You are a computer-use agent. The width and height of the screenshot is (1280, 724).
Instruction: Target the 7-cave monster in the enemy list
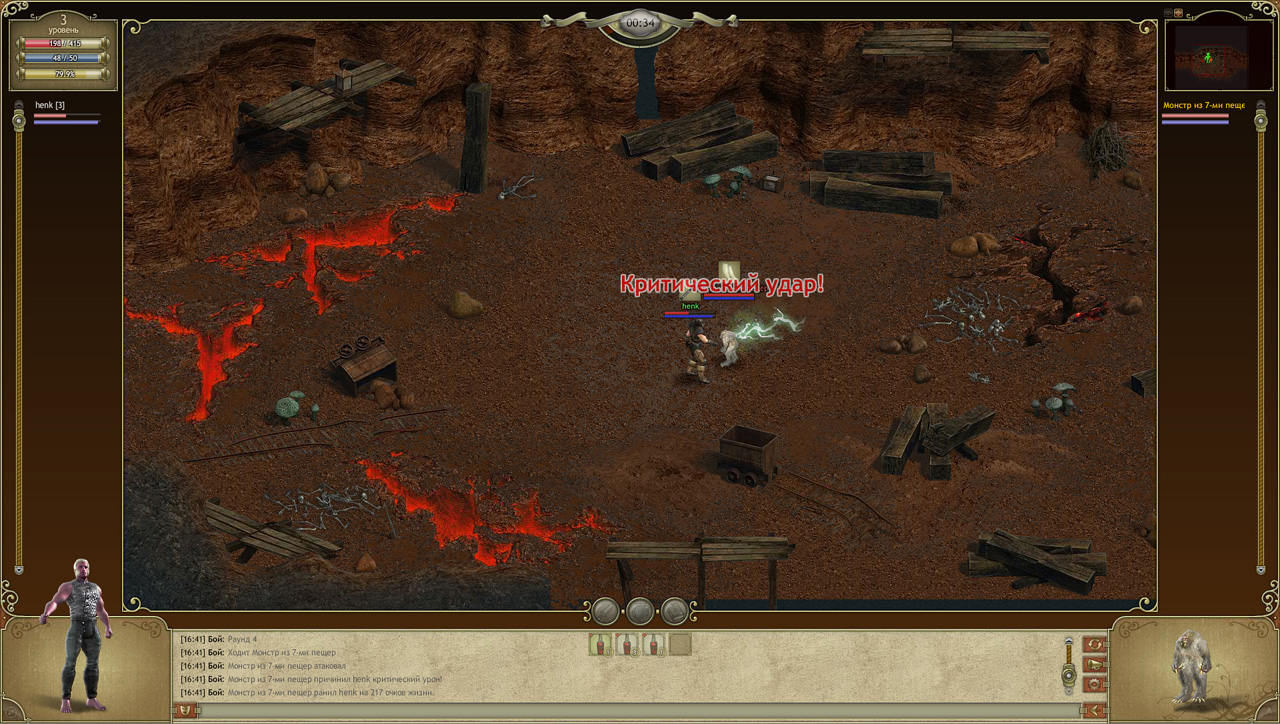(1204, 105)
